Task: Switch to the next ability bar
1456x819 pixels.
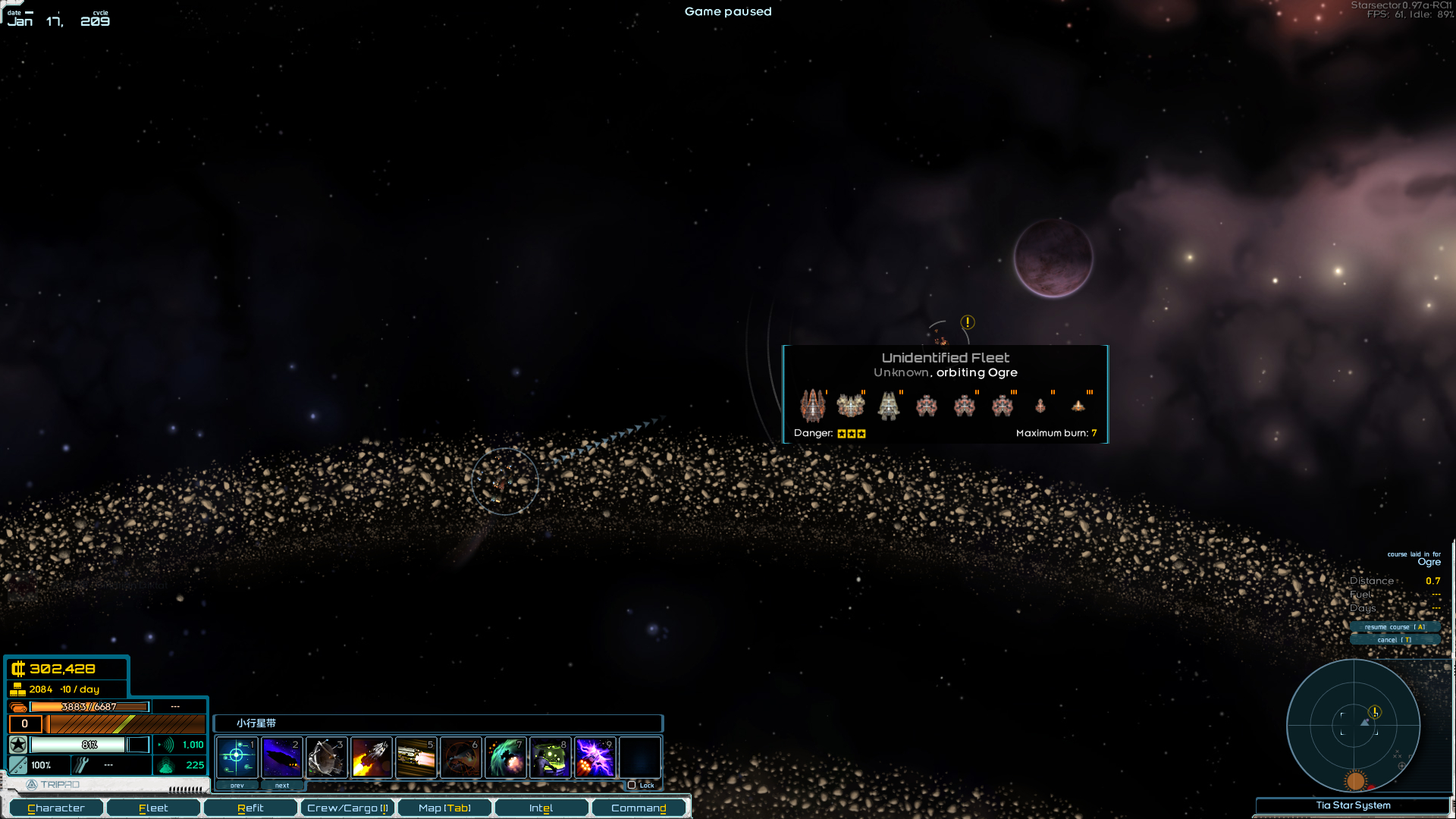Action: (x=282, y=786)
